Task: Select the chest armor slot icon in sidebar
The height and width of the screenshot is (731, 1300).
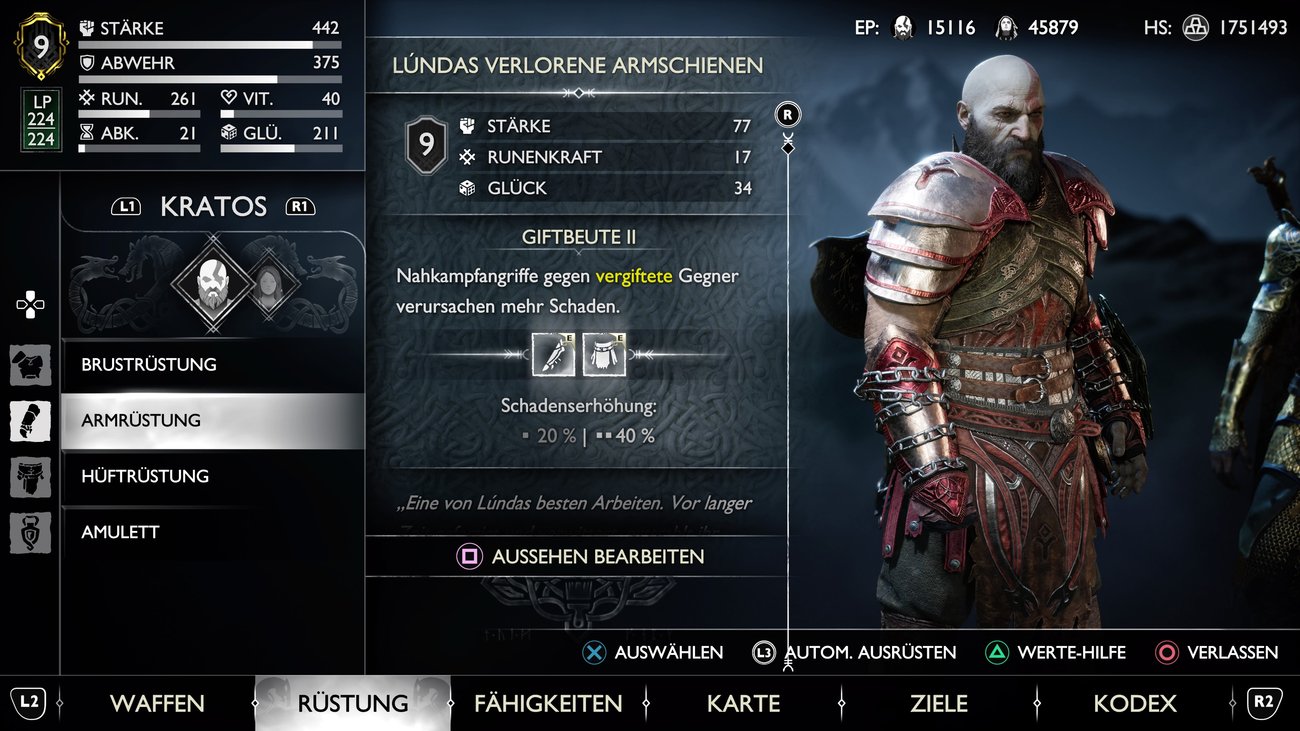Action: 30,365
